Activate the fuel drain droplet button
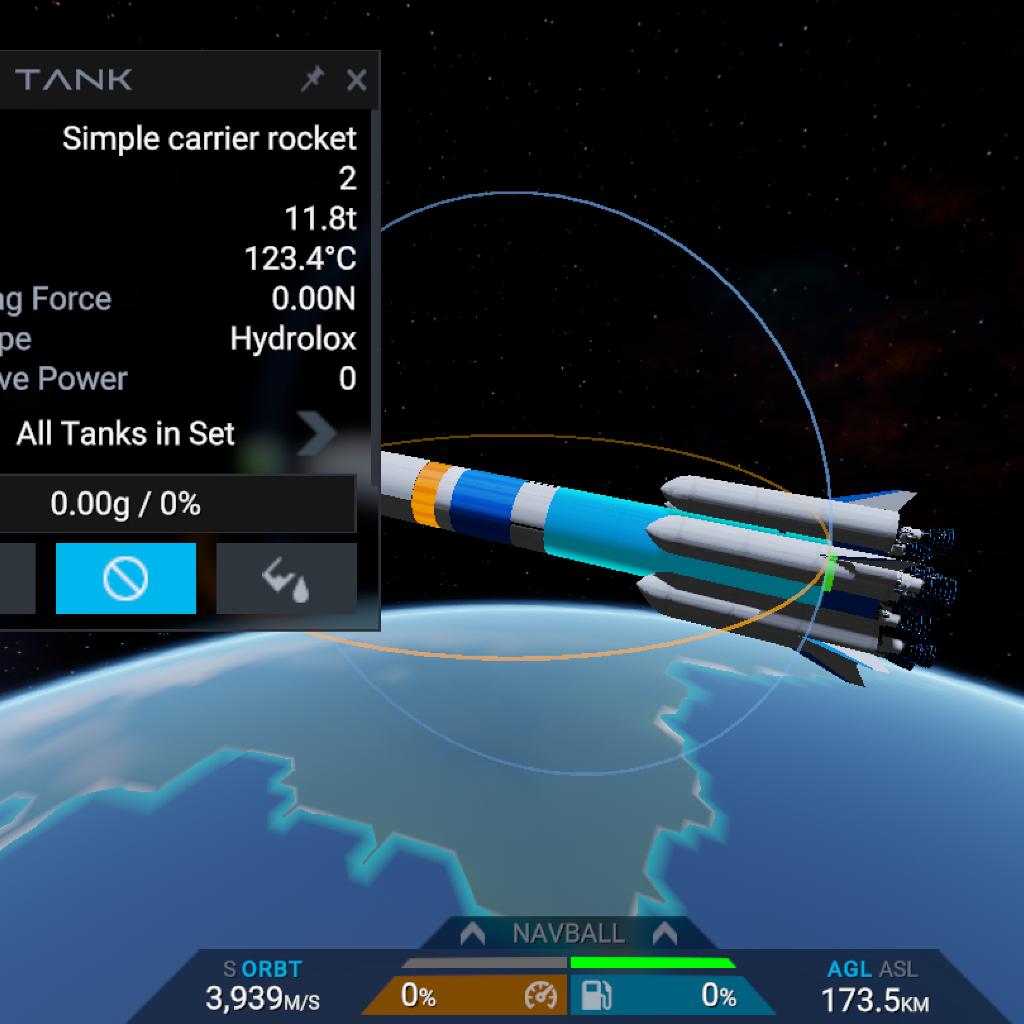The image size is (1024, 1024). [286, 578]
